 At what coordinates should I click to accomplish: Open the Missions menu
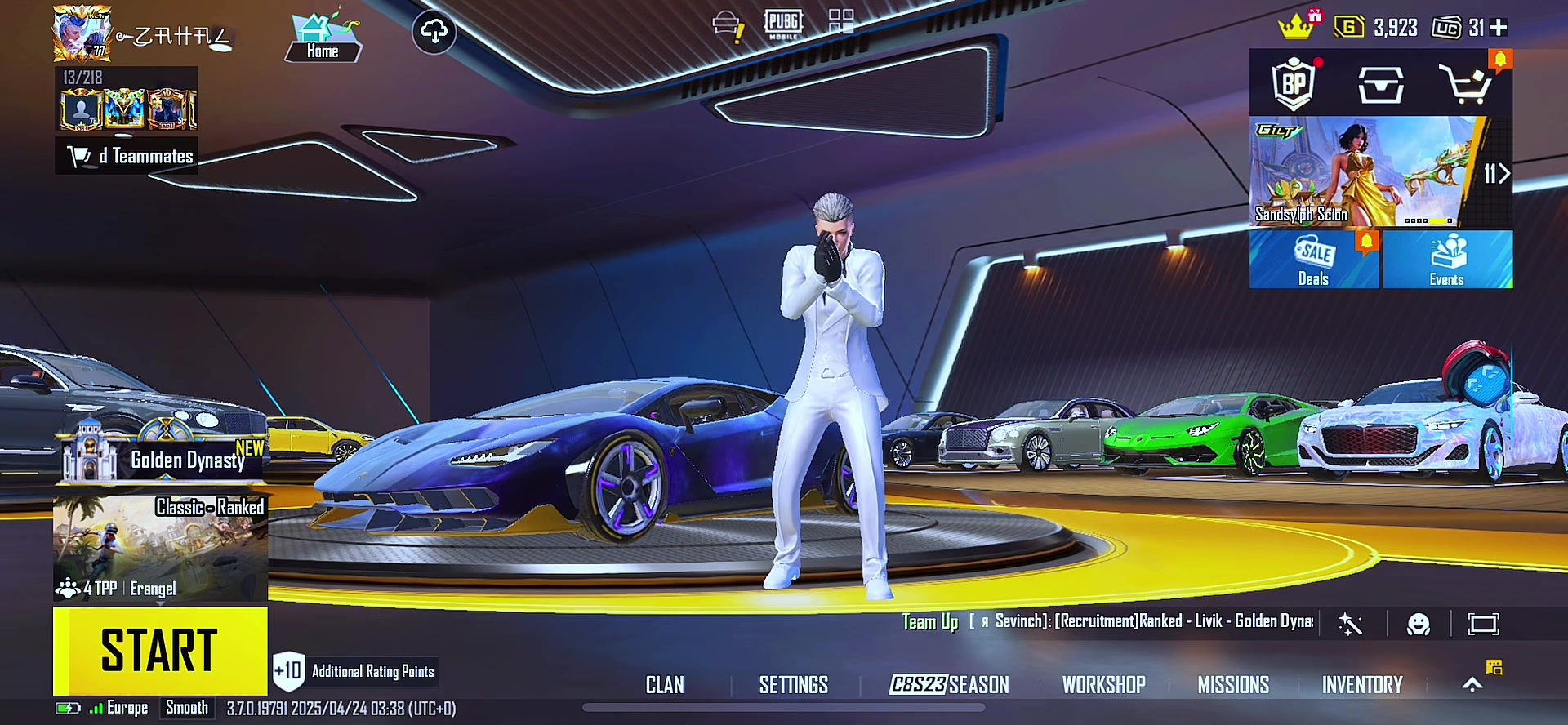pyautogui.click(x=1233, y=685)
